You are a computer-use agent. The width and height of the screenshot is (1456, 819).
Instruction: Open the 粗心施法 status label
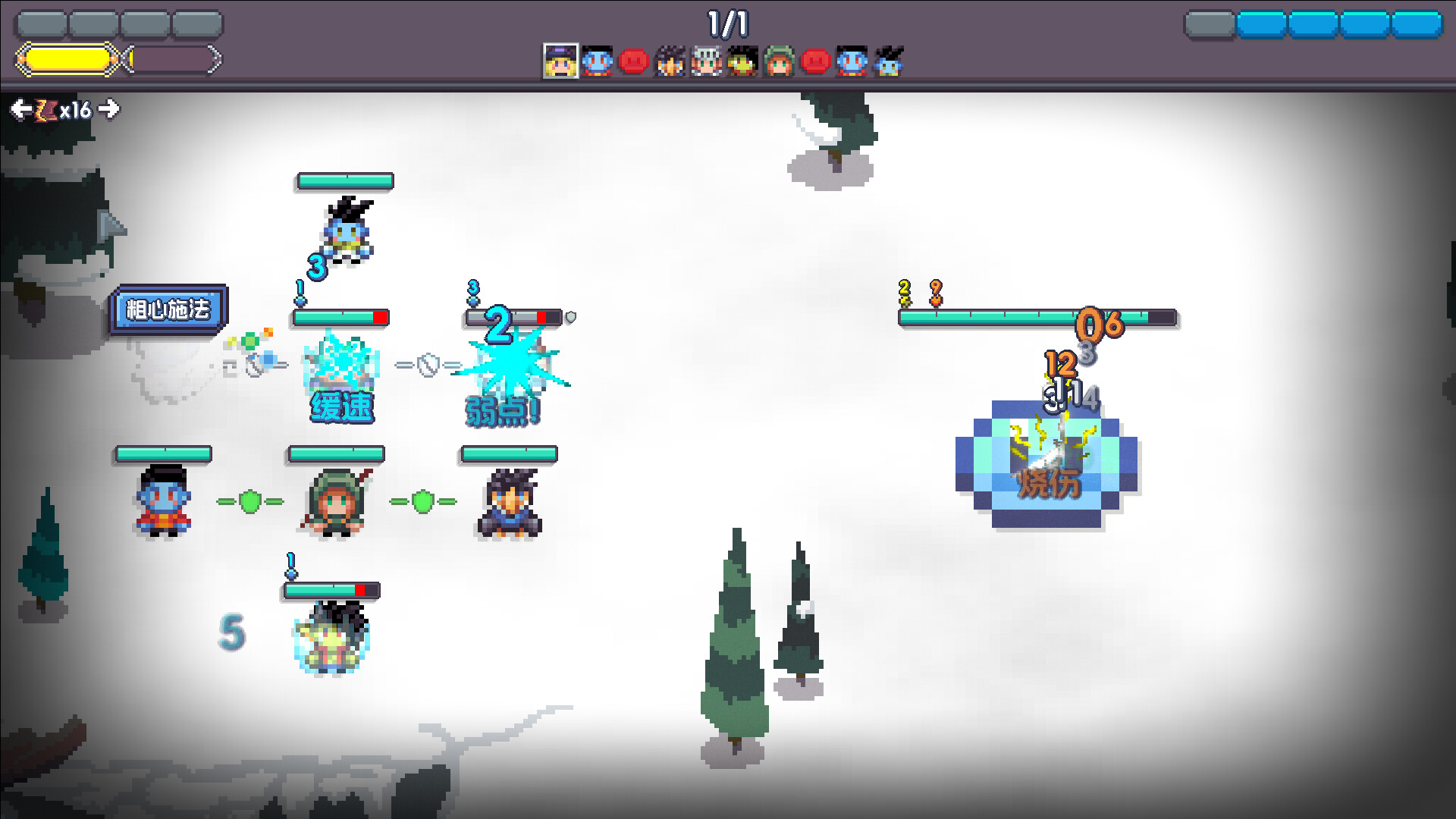pyautogui.click(x=170, y=309)
